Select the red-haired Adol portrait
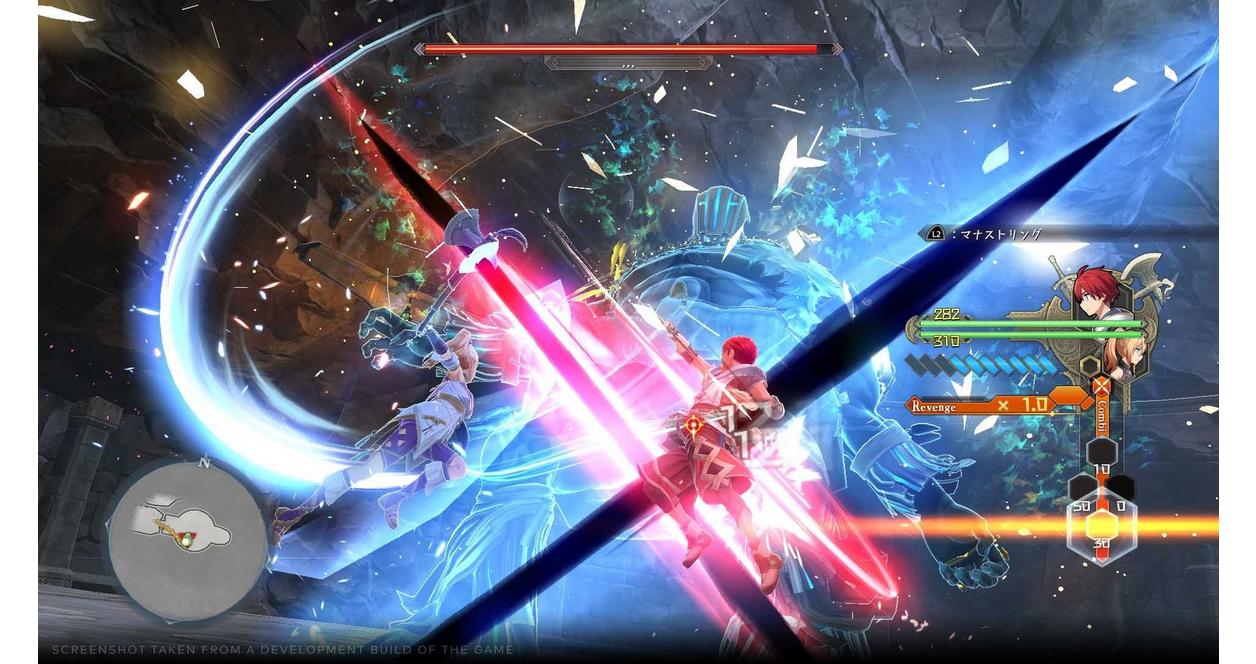The width and height of the screenshot is (1256, 664). [1099, 292]
